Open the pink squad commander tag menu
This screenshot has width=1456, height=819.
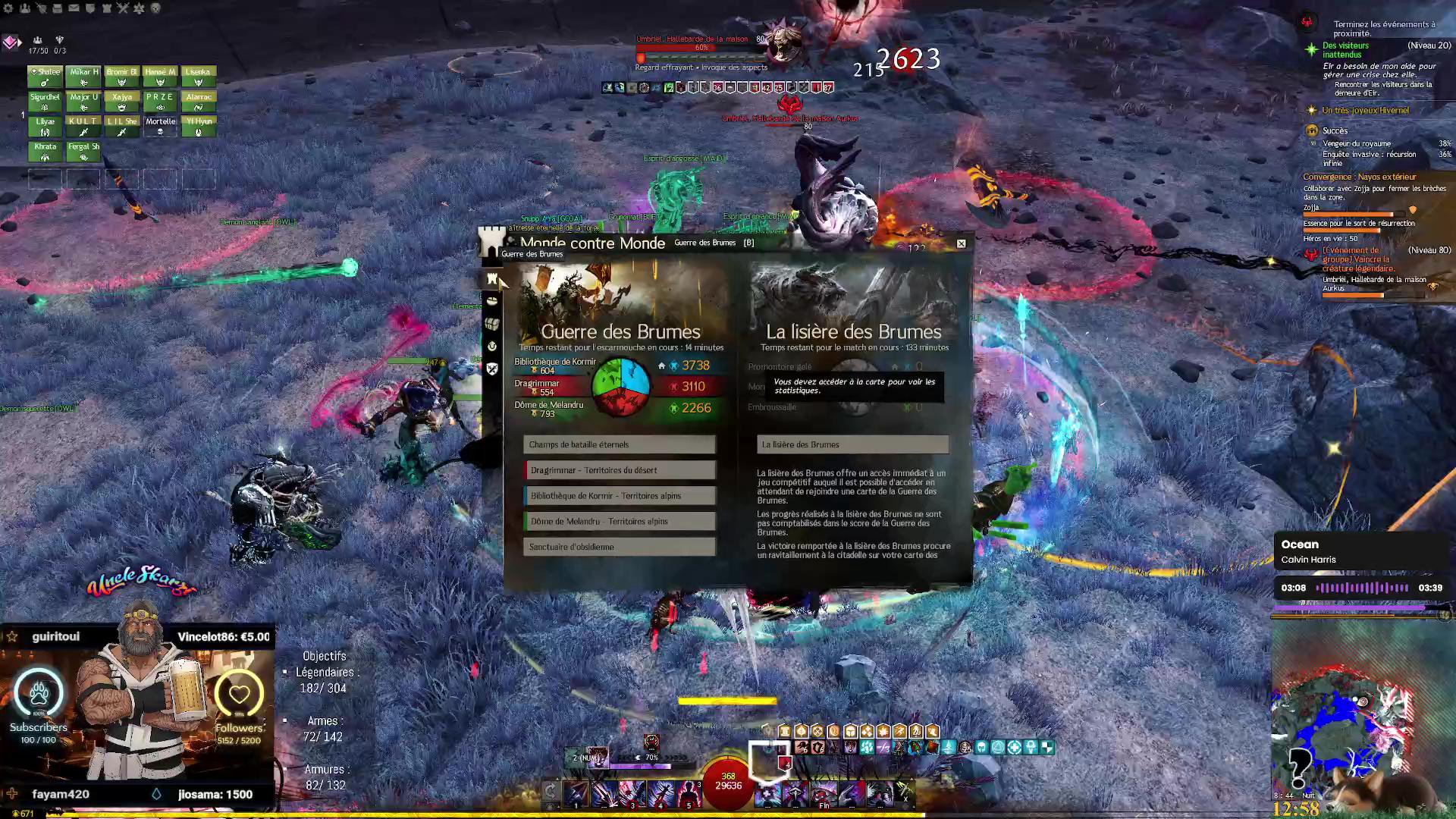[11, 42]
